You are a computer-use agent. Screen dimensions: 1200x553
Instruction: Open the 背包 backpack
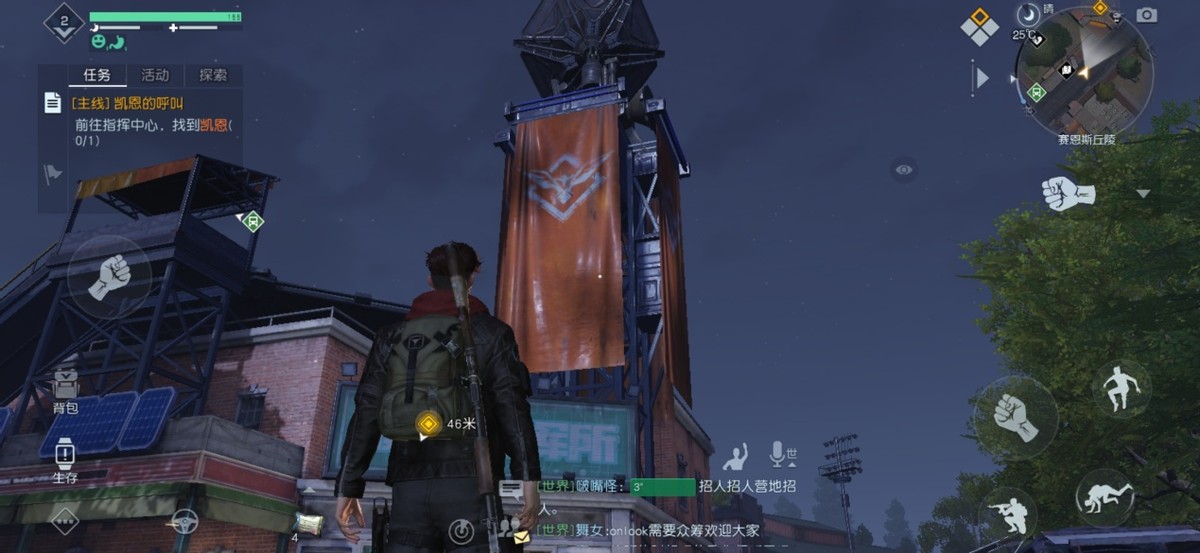coord(65,389)
